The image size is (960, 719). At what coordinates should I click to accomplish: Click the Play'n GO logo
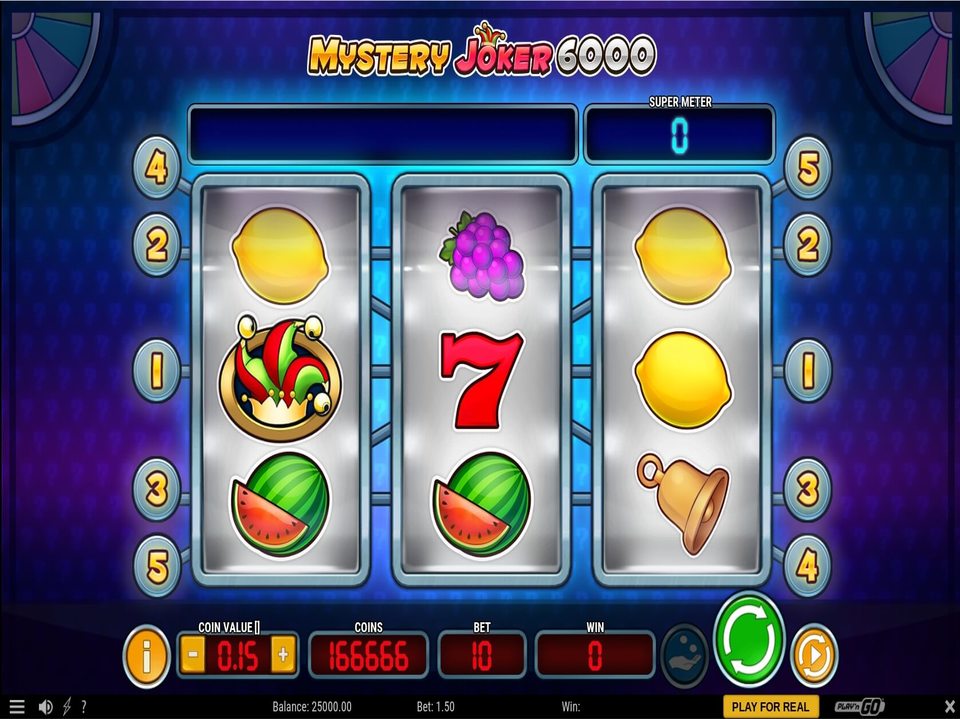tap(860, 706)
